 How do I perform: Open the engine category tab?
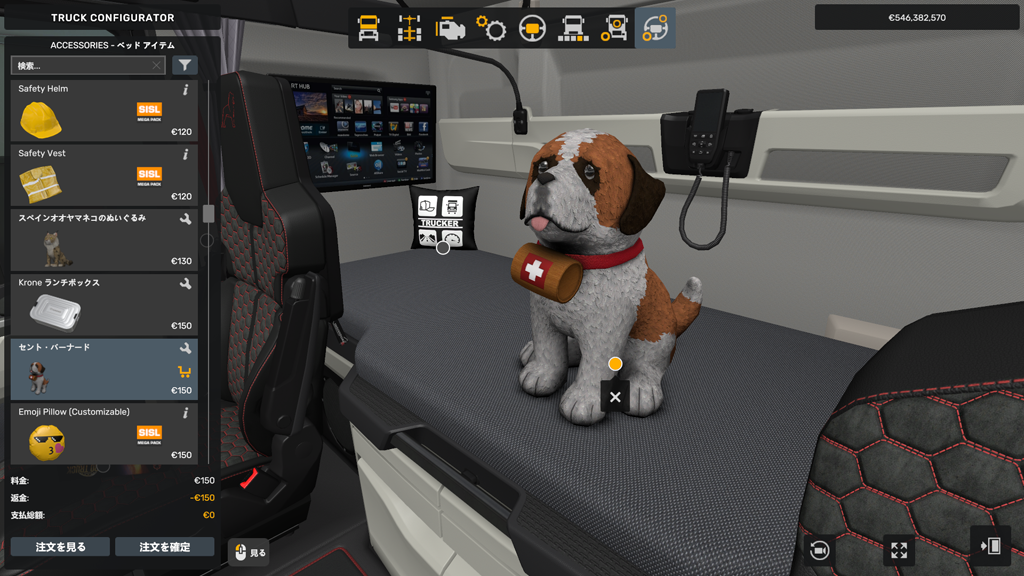coord(450,29)
